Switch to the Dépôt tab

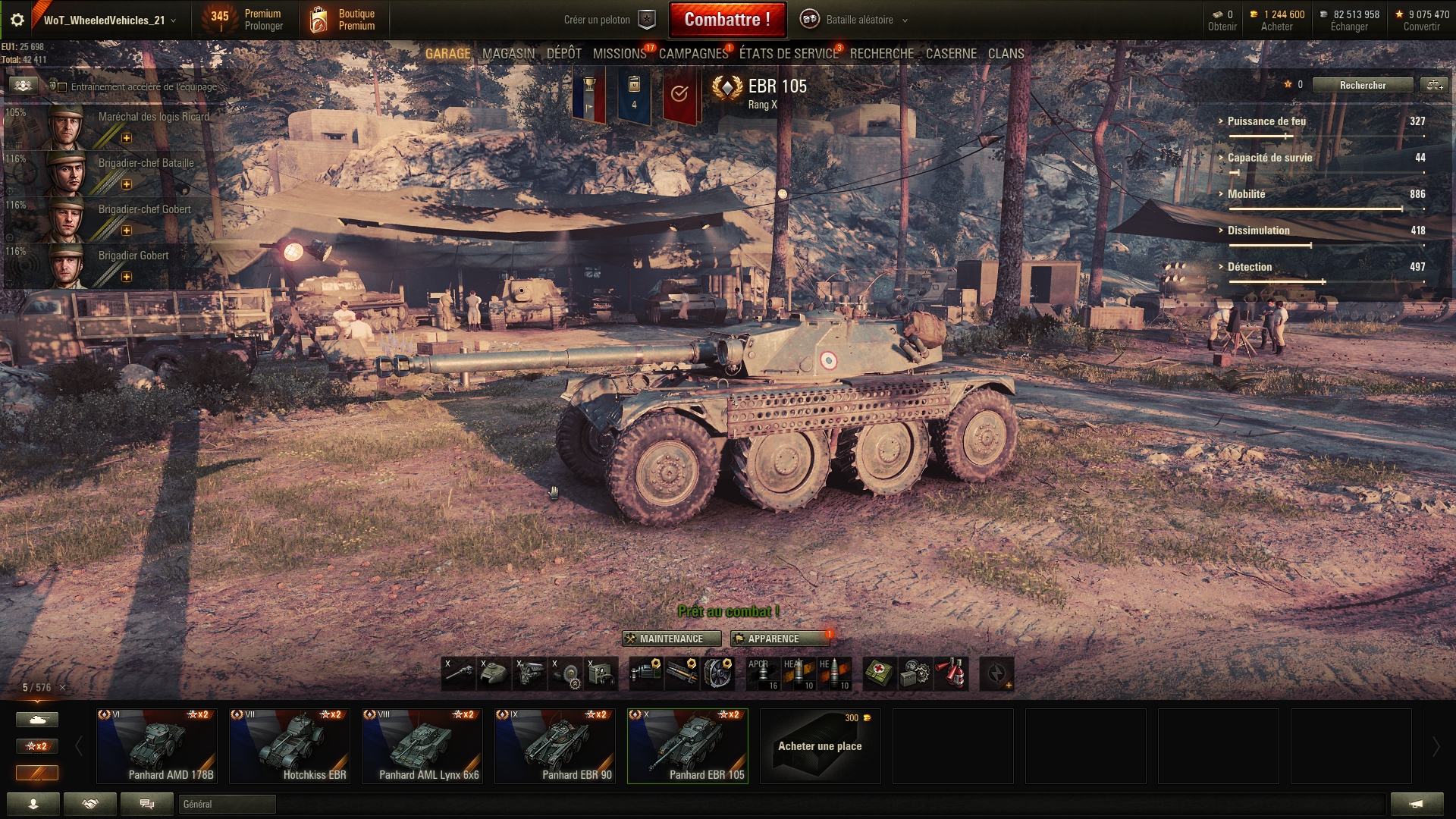click(x=563, y=54)
